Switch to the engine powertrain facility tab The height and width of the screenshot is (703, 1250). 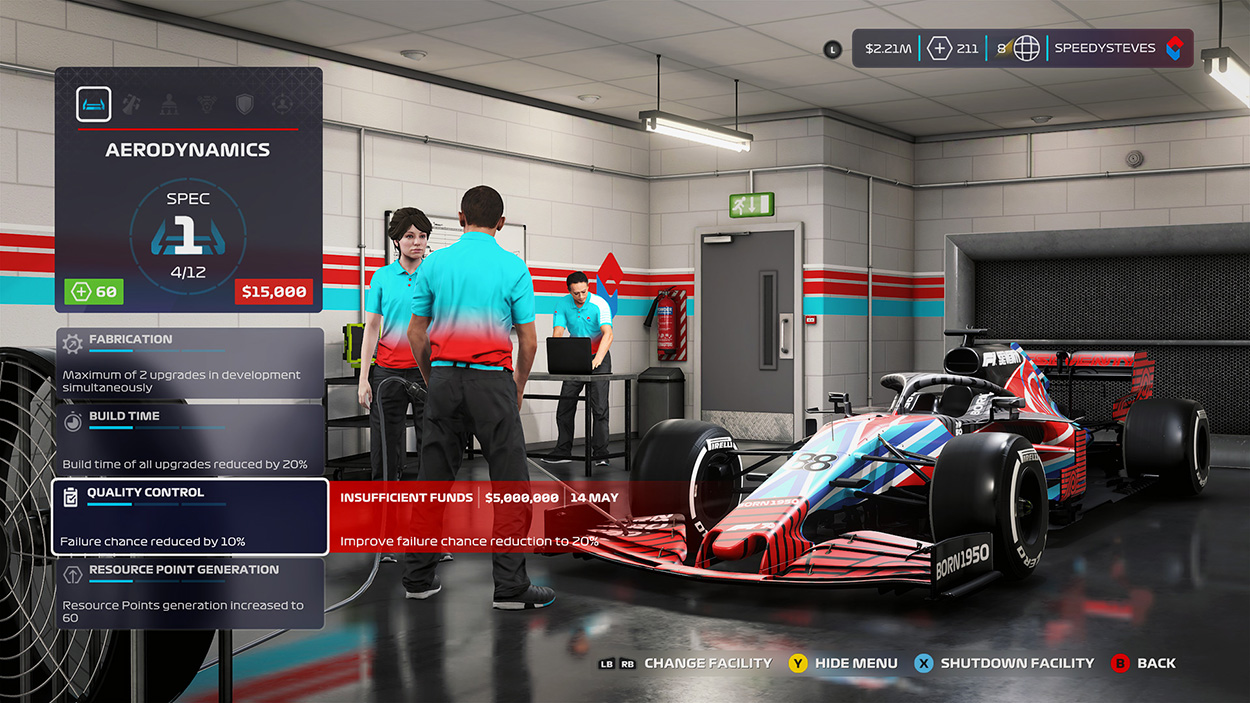click(x=207, y=104)
